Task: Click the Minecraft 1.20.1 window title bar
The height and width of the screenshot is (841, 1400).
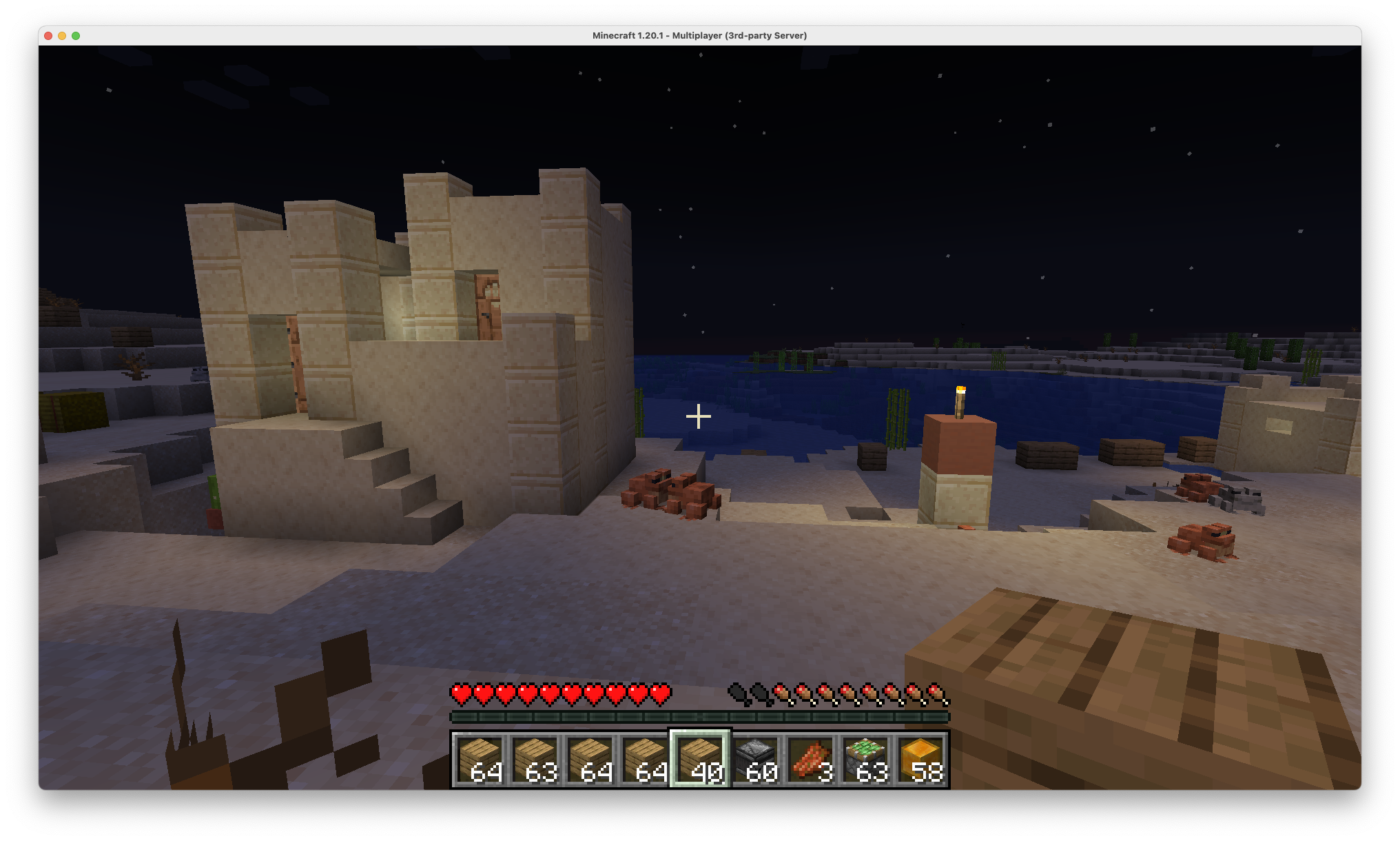Action: 699,35
